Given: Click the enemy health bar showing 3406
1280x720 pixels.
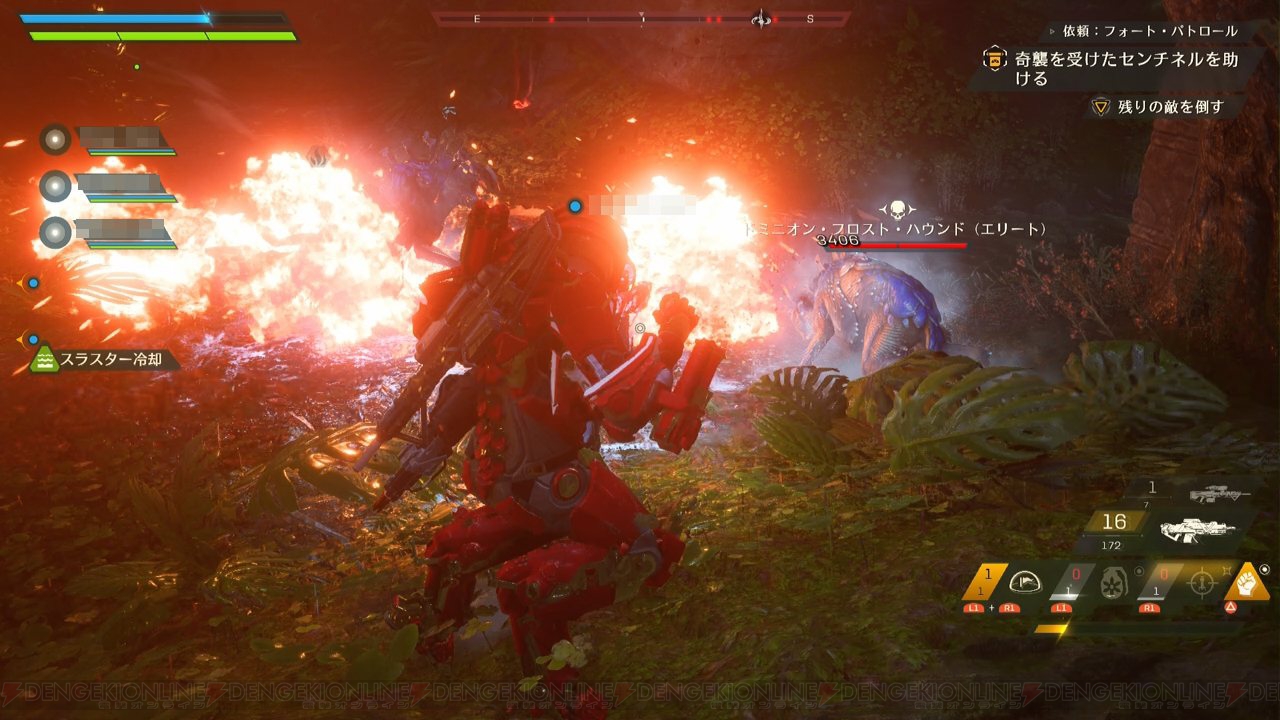Looking at the screenshot, I should 896,245.
